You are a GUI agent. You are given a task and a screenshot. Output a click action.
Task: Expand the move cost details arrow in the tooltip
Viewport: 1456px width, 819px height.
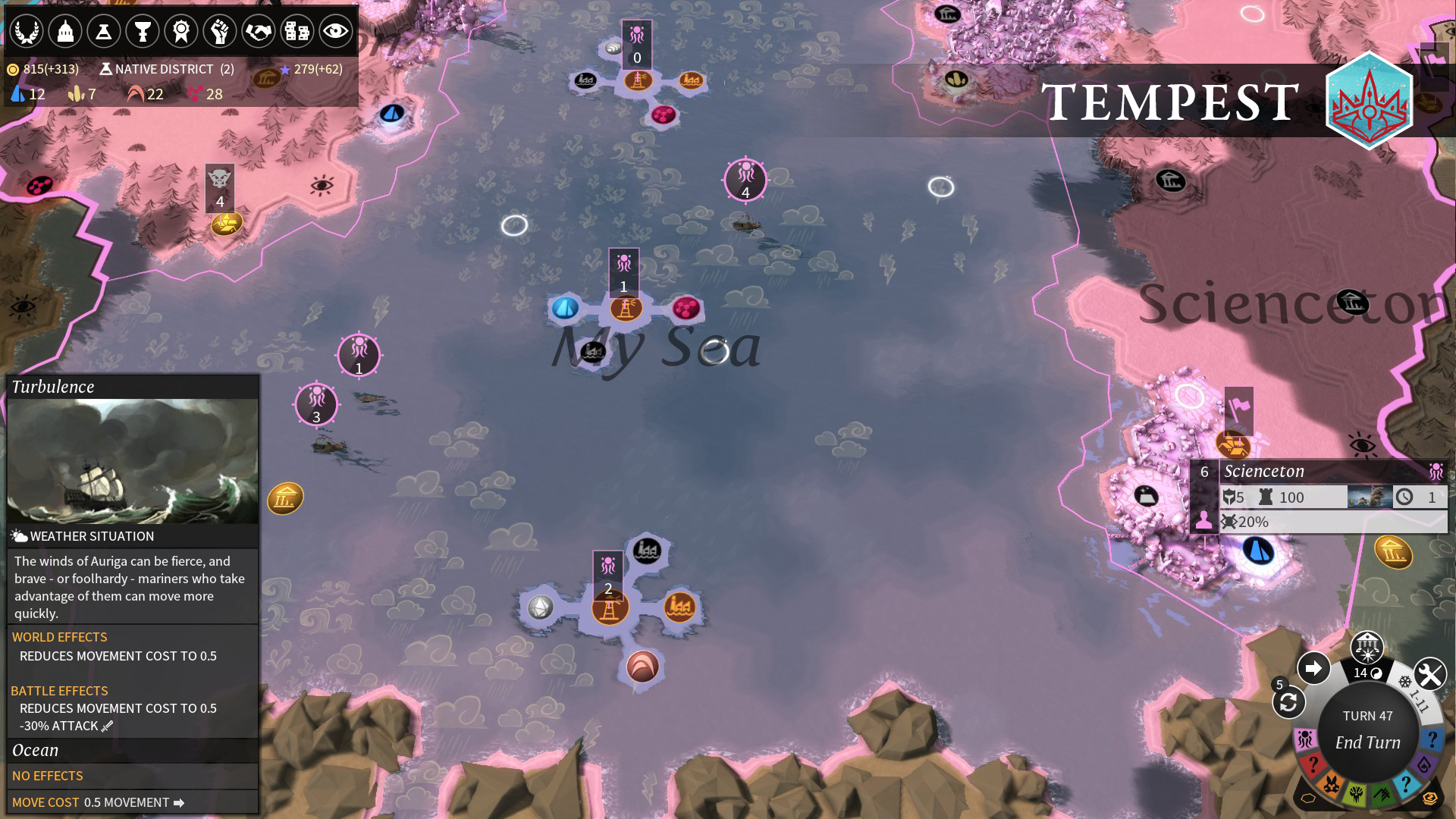point(178,802)
